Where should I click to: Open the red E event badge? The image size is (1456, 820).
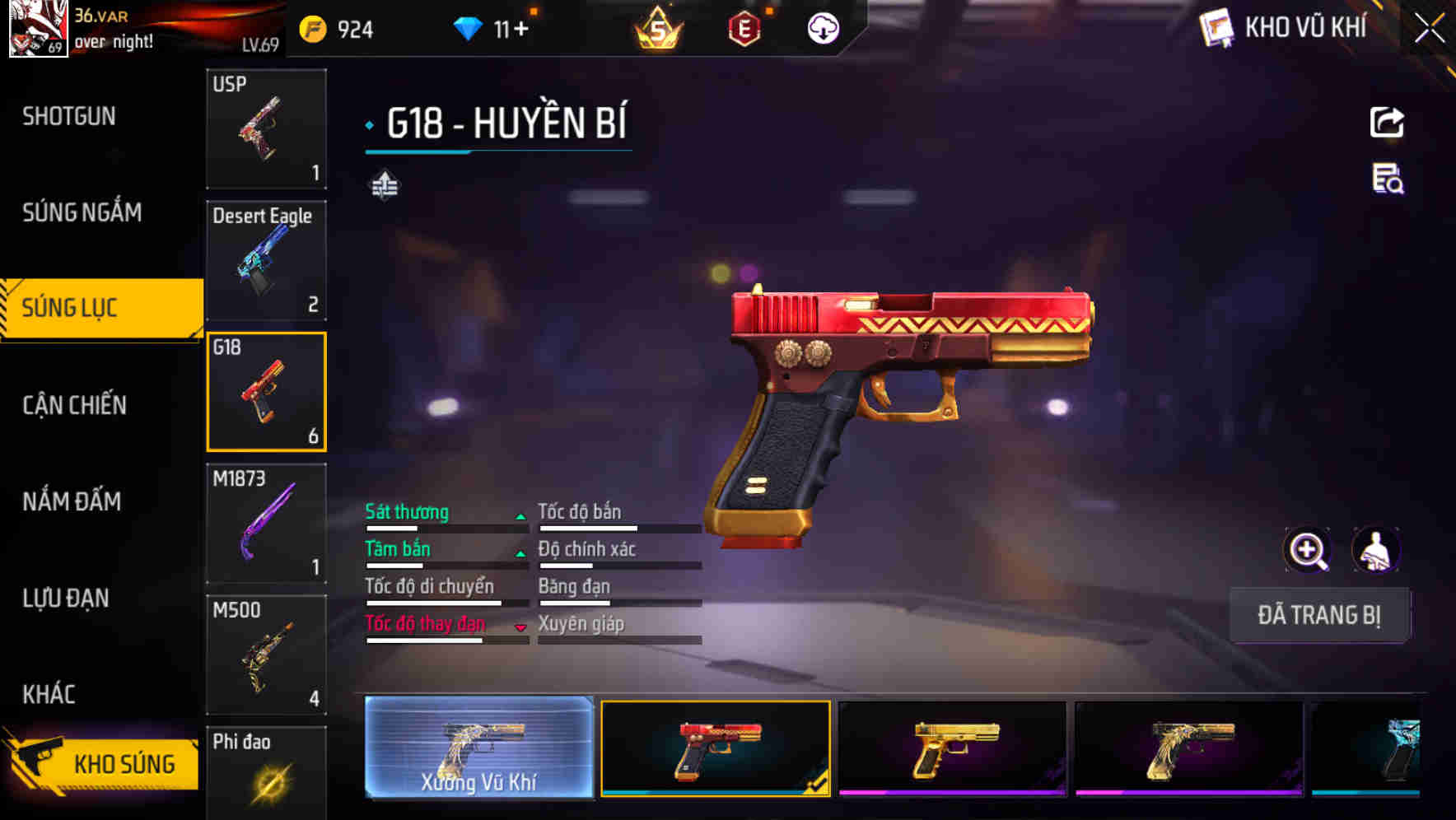[742, 27]
